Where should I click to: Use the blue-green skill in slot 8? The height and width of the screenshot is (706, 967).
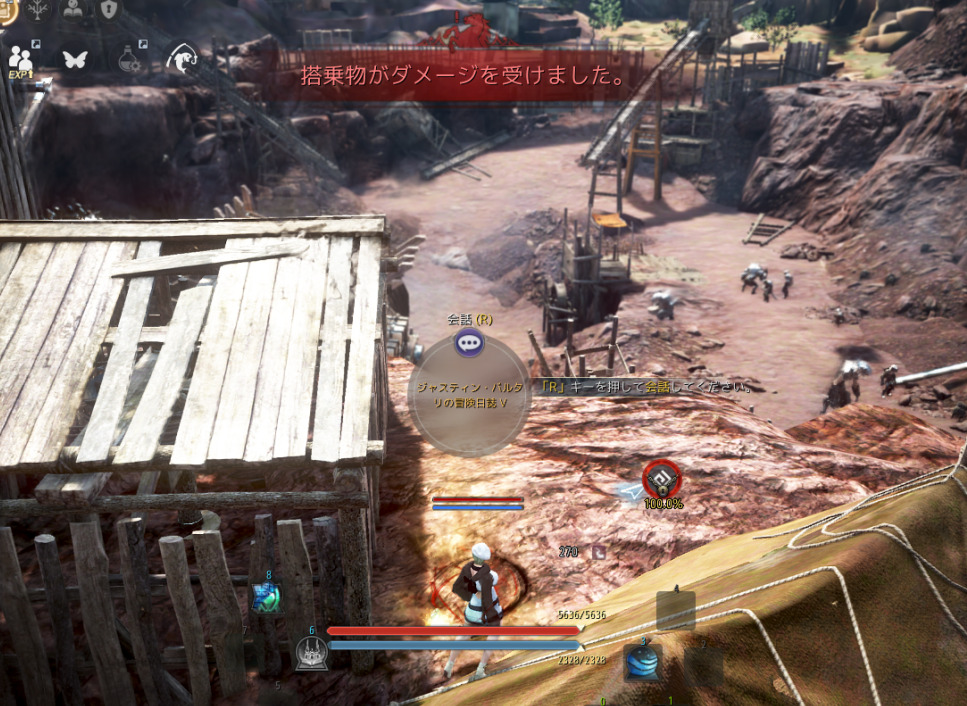[x=267, y=597]
